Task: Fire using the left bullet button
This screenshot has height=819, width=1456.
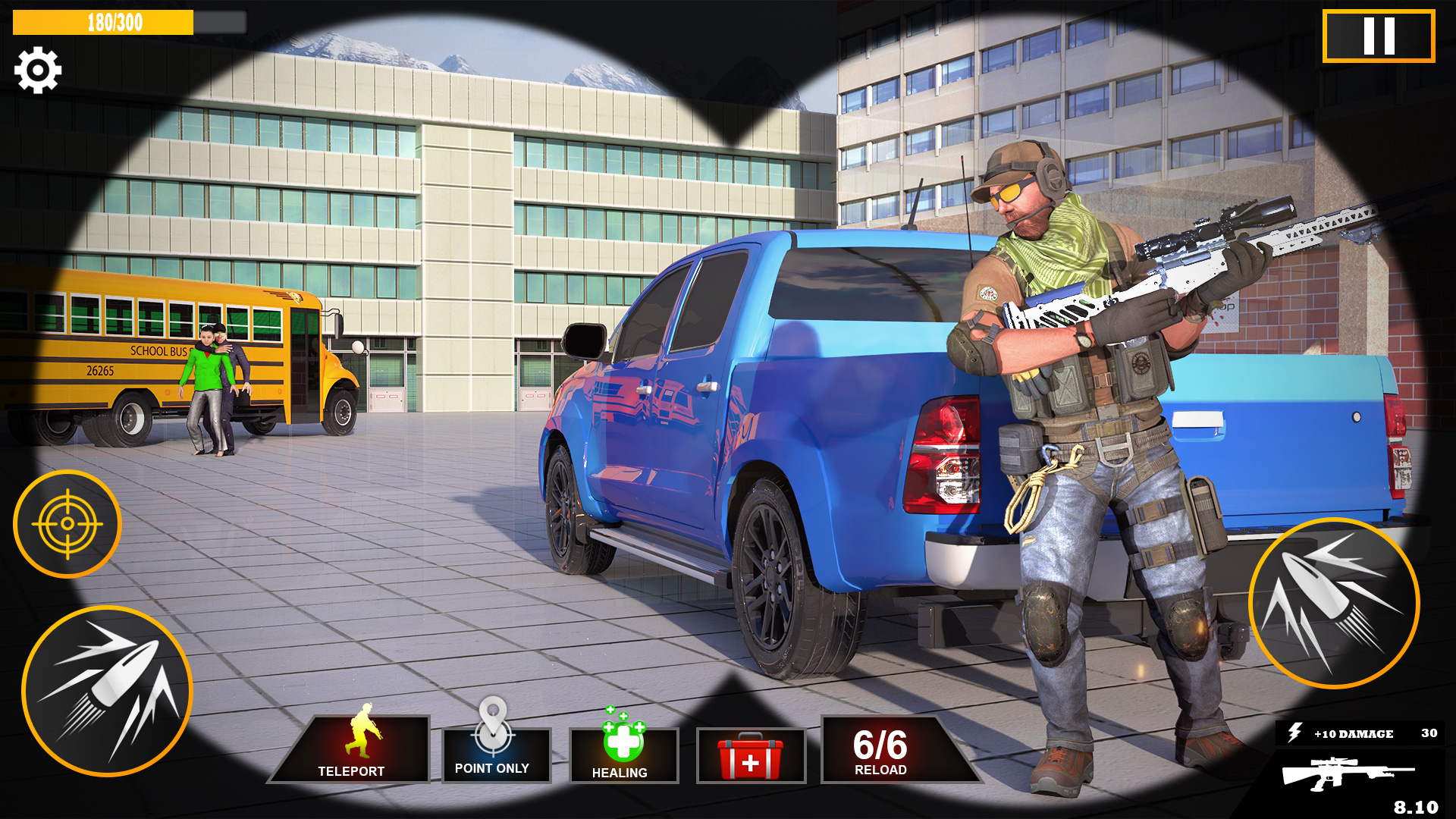Action: (107, 691)
